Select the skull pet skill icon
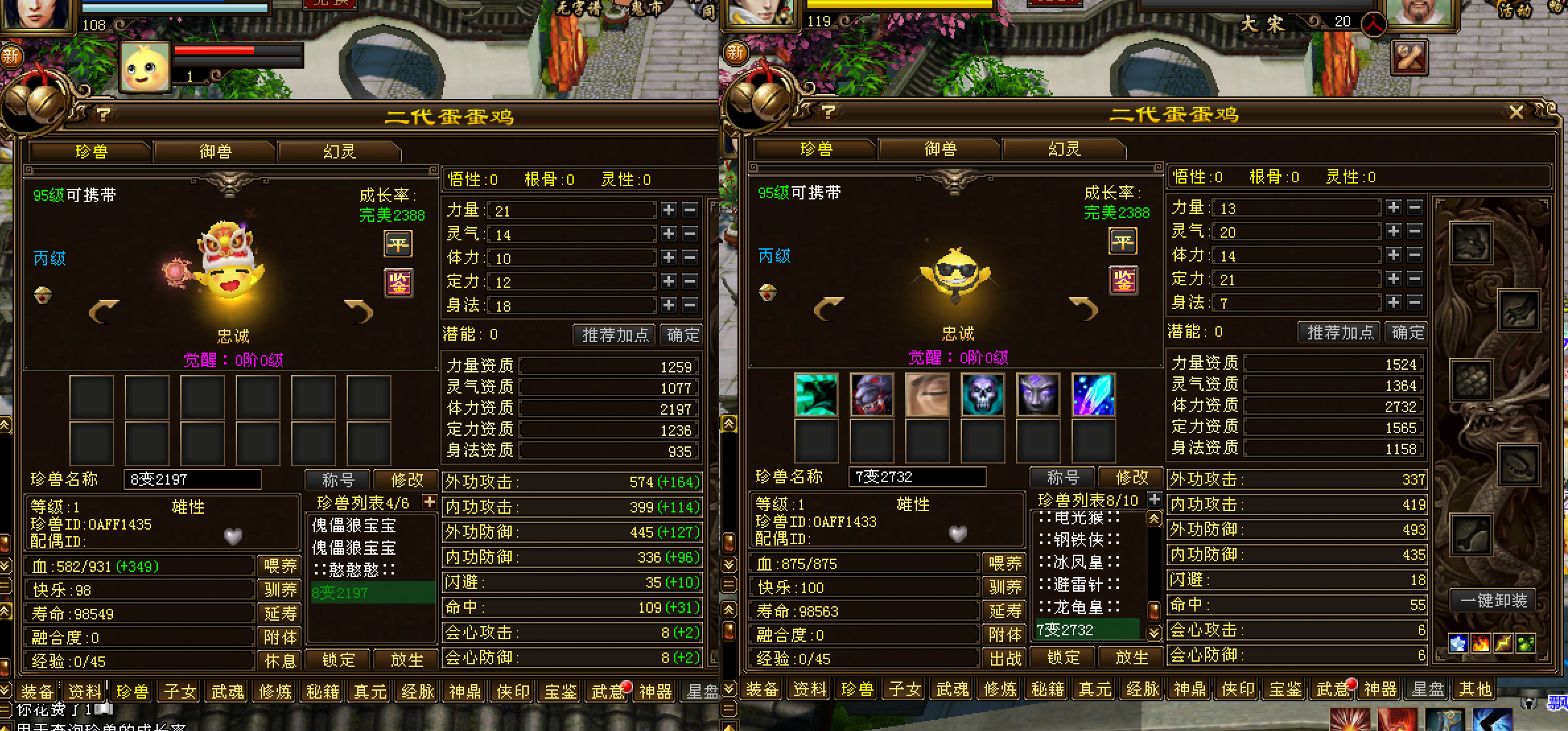The width and height of the screenshot is (1568, 731). click(982, 395)
